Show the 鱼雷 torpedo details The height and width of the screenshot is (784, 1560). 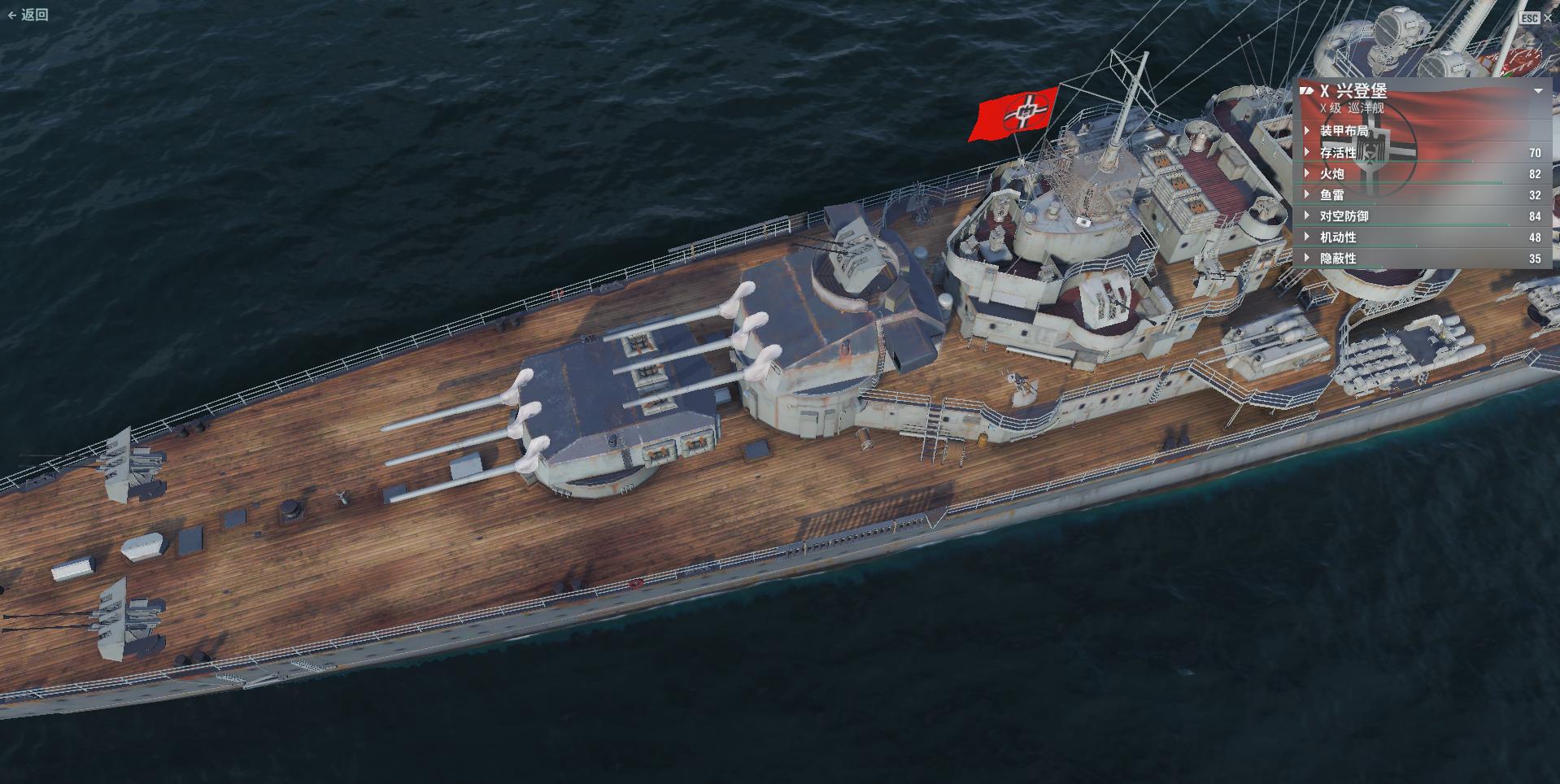[1331, 195]
